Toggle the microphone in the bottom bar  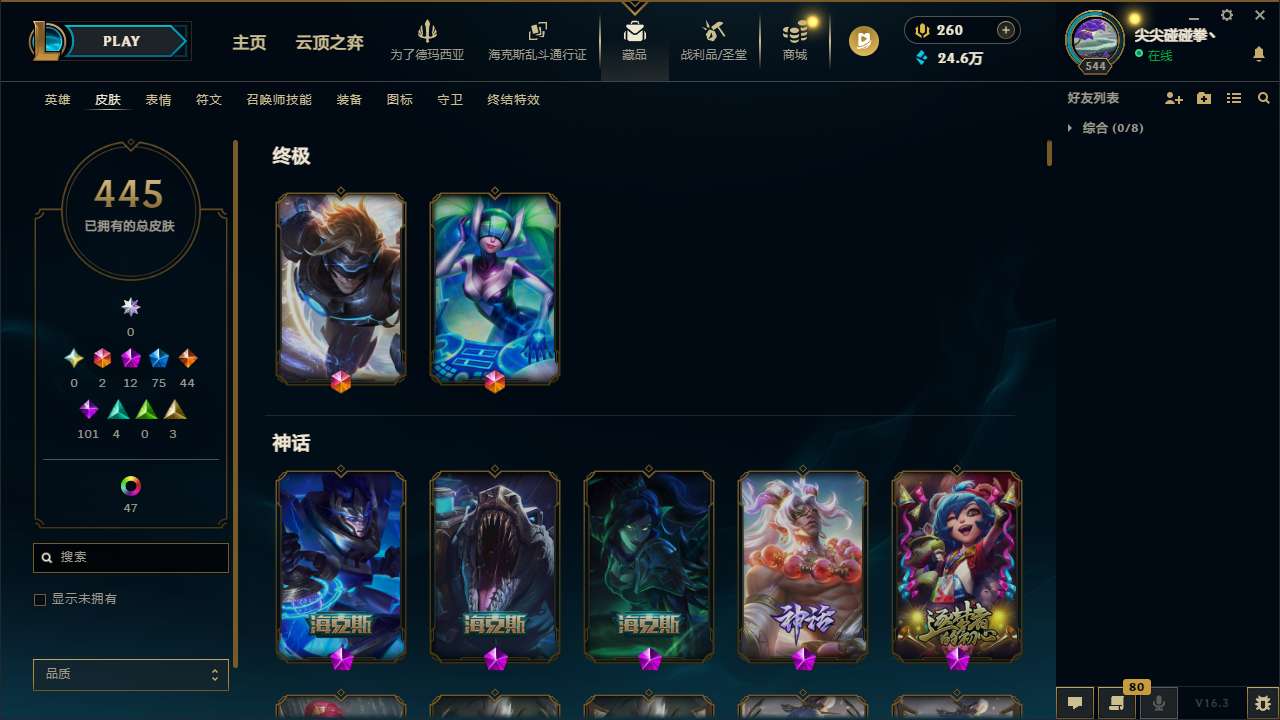coord(1158,703)
